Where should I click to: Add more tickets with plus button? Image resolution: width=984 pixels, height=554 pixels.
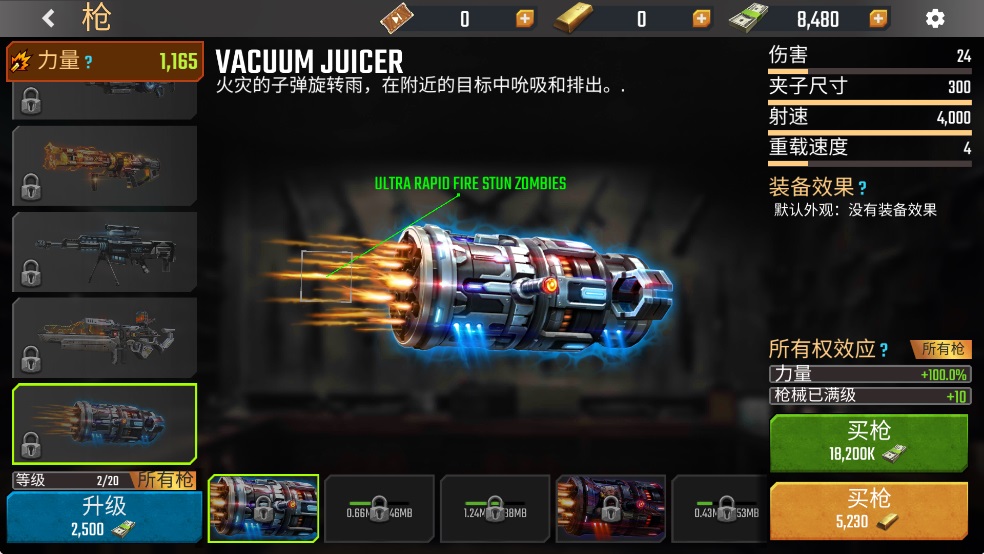[525, 18]
